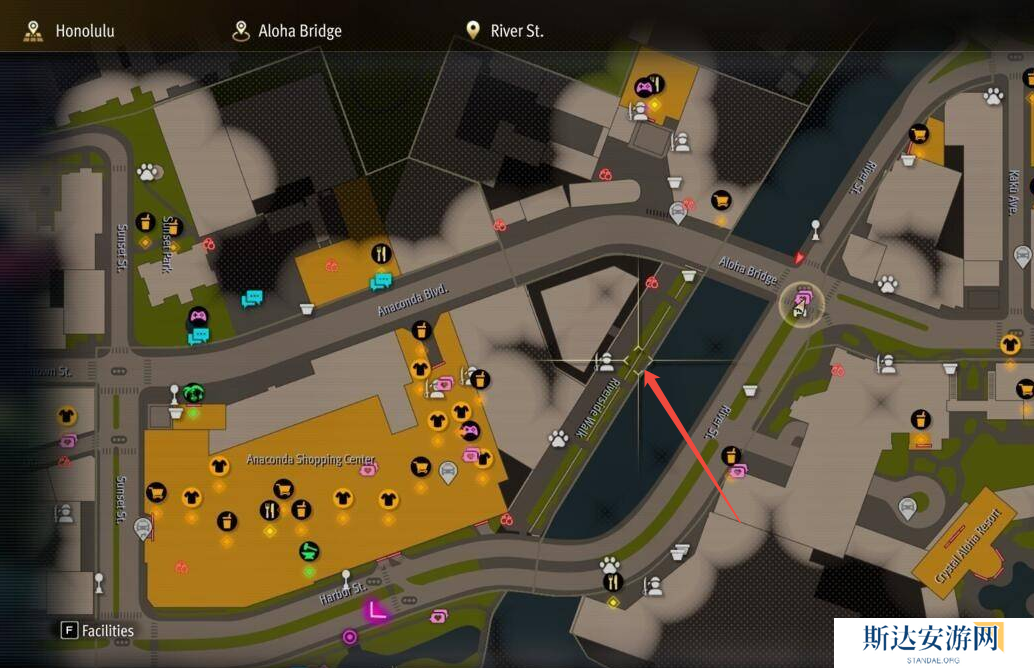Select the red player arrow near Aloha Bridge
The image size is (1034, 668).
pyautogui.click(x=798, y=259)
